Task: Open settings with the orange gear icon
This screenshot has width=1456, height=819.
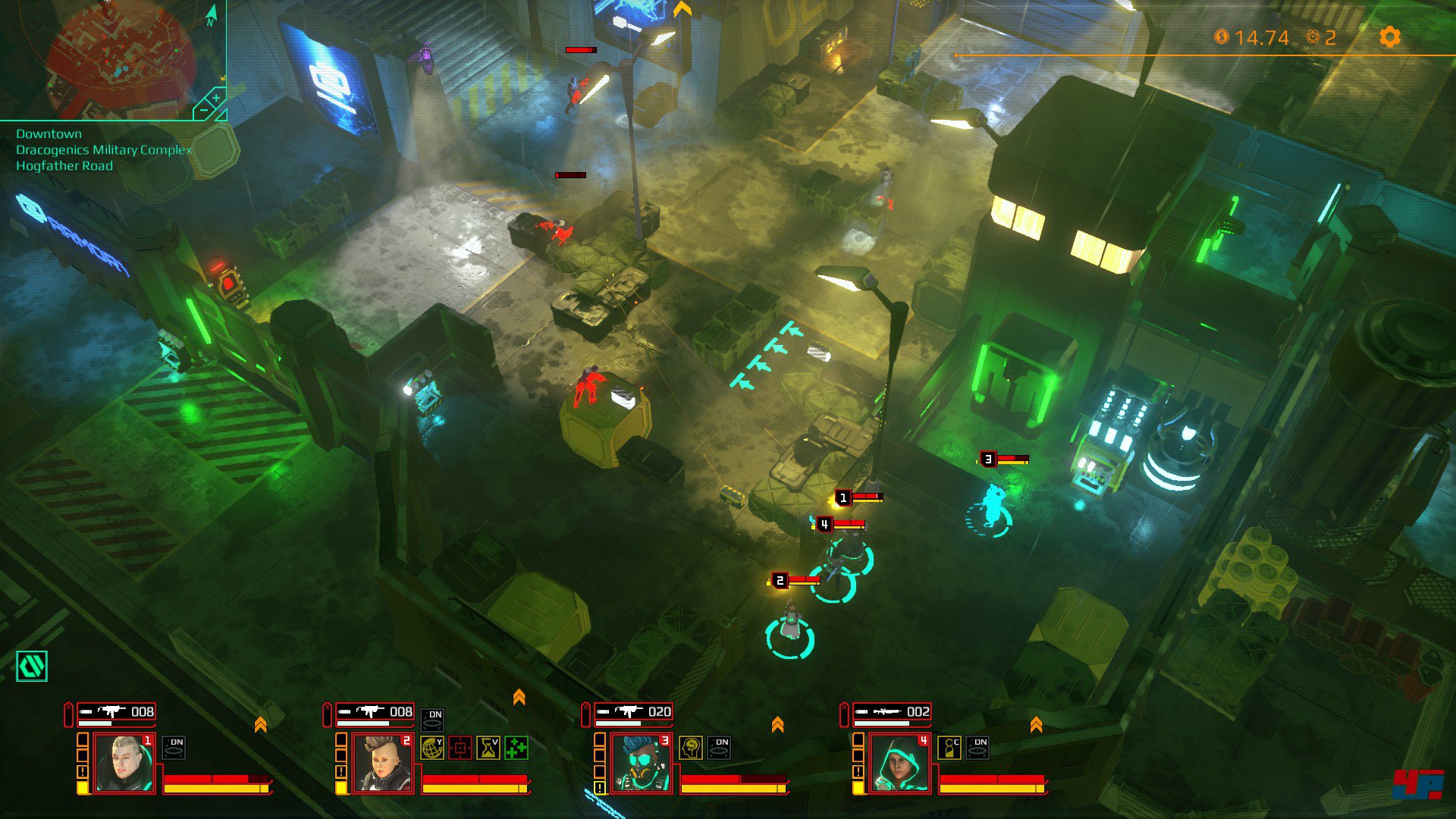Action: click(x=1389, y=37)
